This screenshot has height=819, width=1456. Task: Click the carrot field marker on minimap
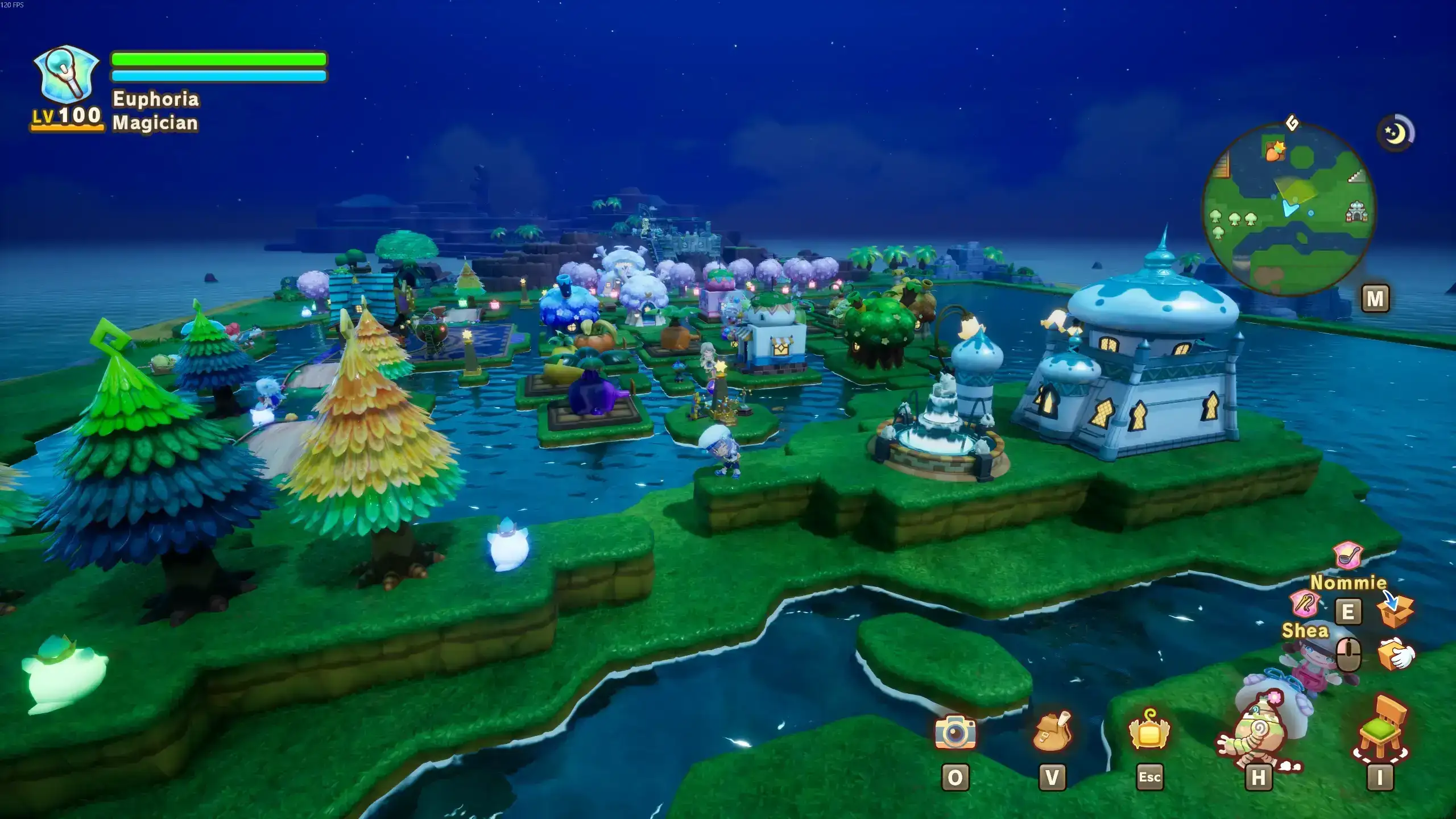coord(1275,151)
